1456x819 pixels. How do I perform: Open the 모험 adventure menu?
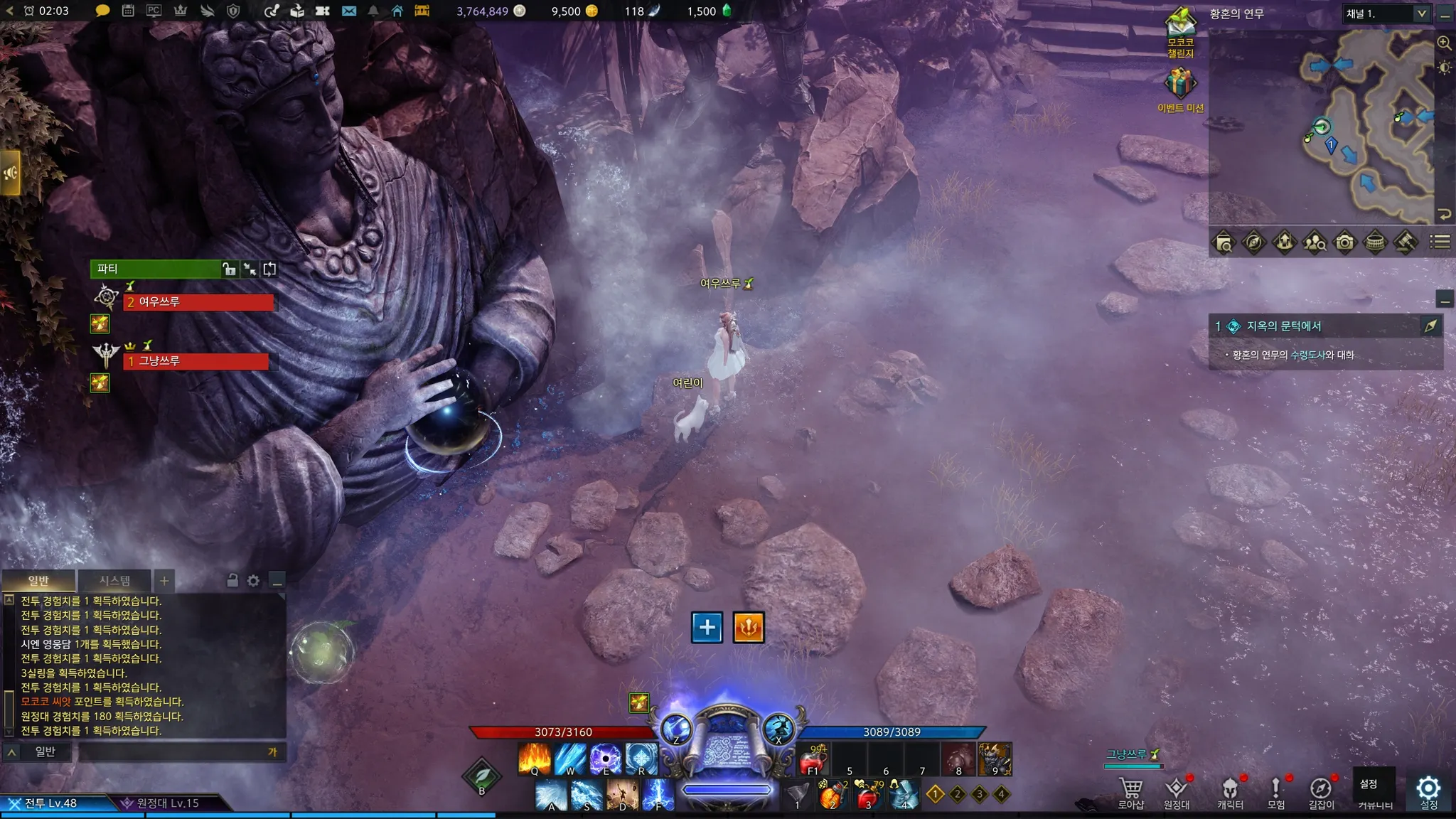pos(1275,791)
